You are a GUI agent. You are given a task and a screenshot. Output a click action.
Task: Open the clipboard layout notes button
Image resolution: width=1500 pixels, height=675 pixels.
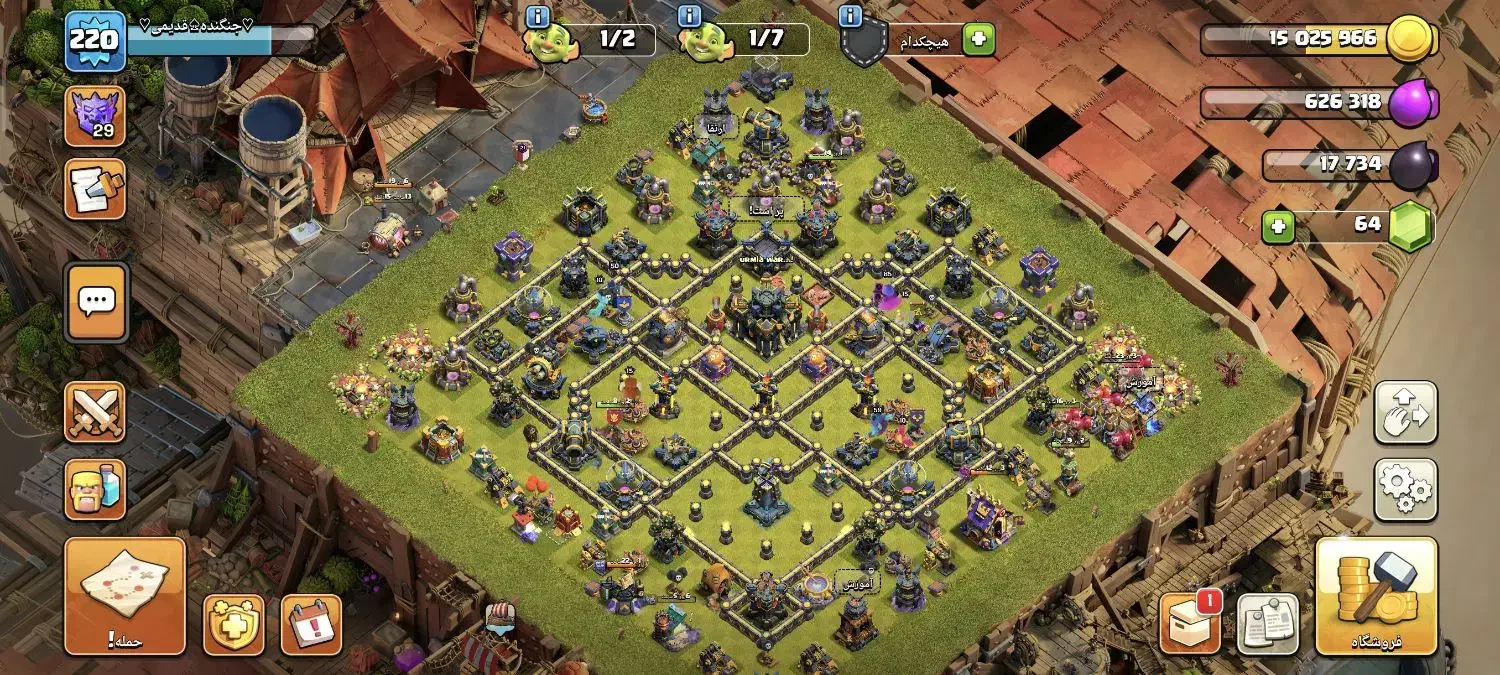pos(1268,624)
